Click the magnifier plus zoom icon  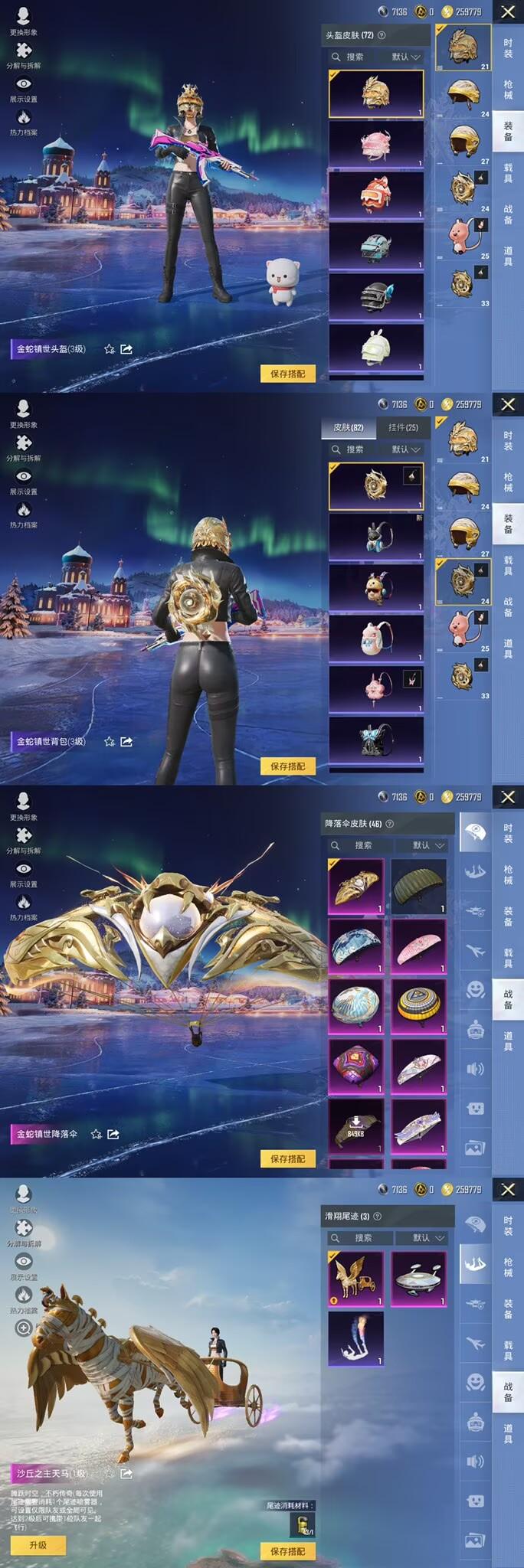(x=24, y=1328)
